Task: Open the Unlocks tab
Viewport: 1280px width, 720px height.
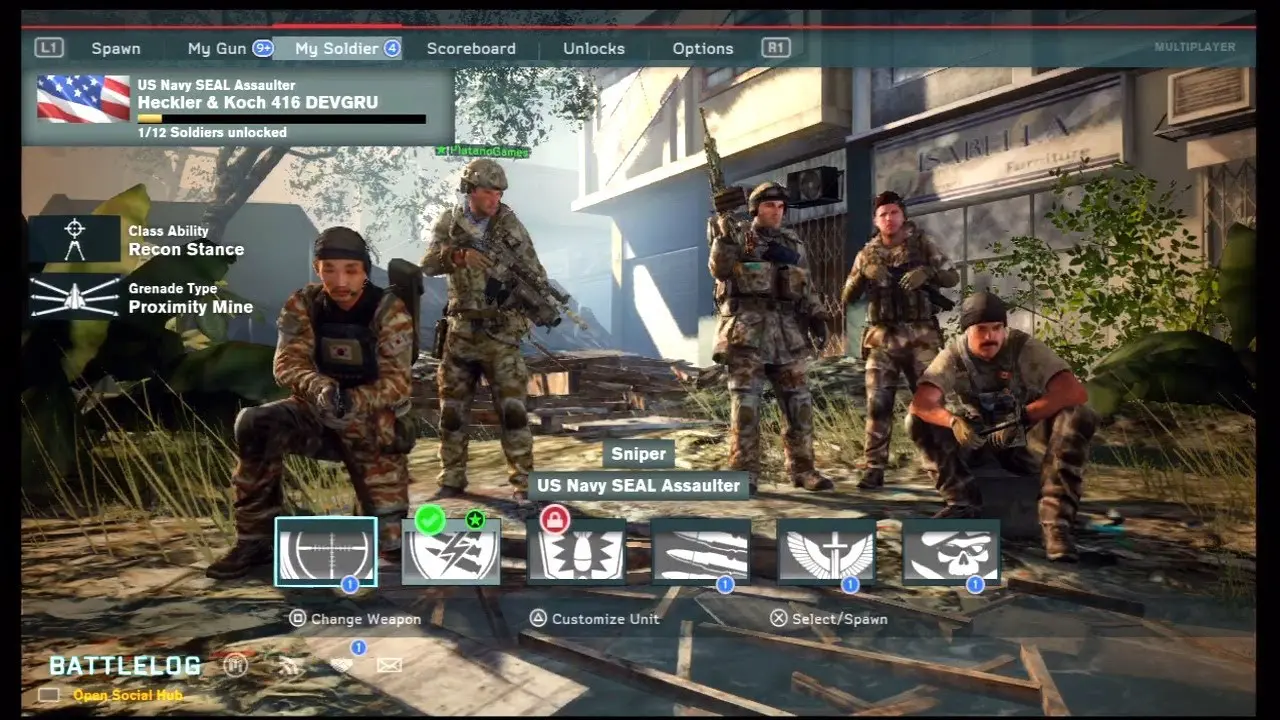Action: [x=594, y=48]
